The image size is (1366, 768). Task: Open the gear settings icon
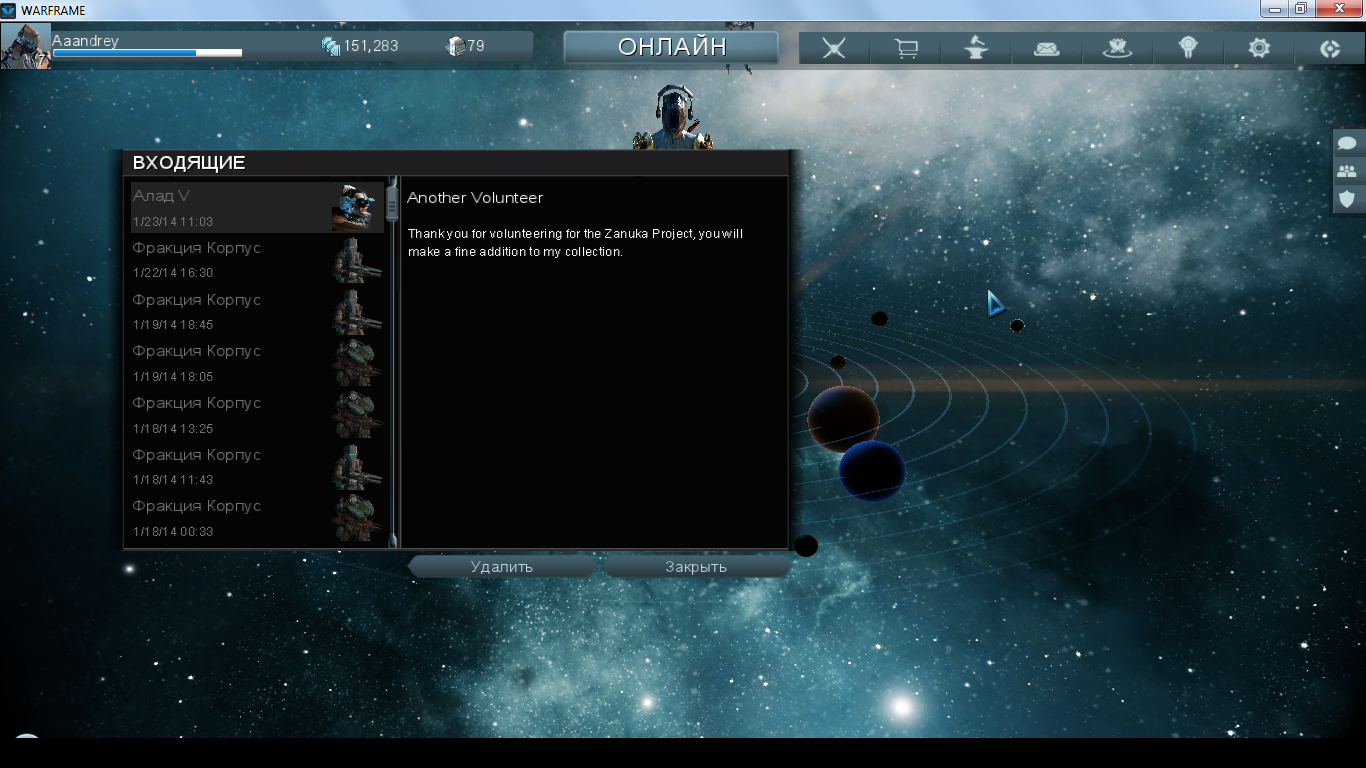(x=1259, y=48)
